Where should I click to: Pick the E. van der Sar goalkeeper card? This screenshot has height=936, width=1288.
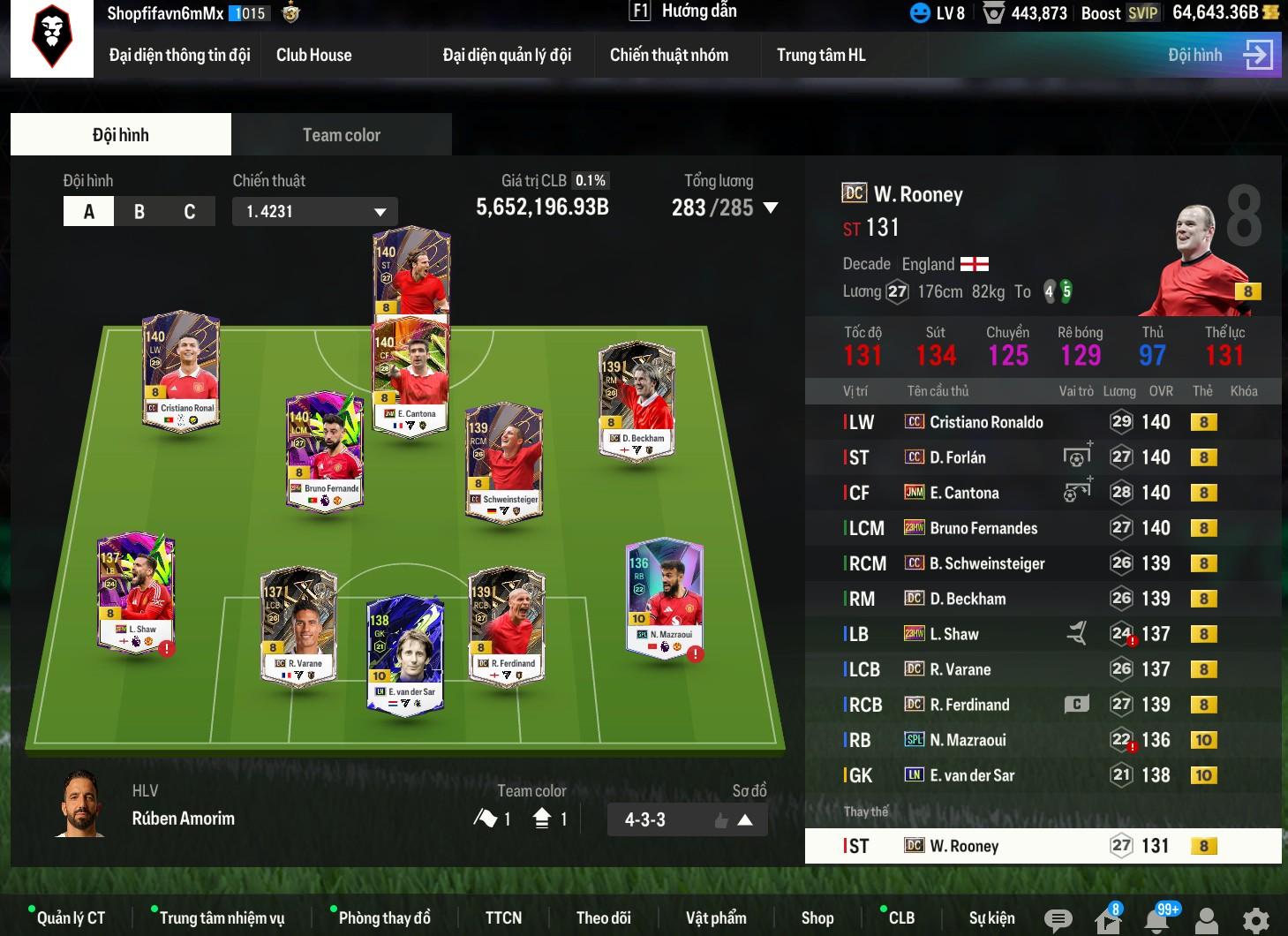pos(404,653)
